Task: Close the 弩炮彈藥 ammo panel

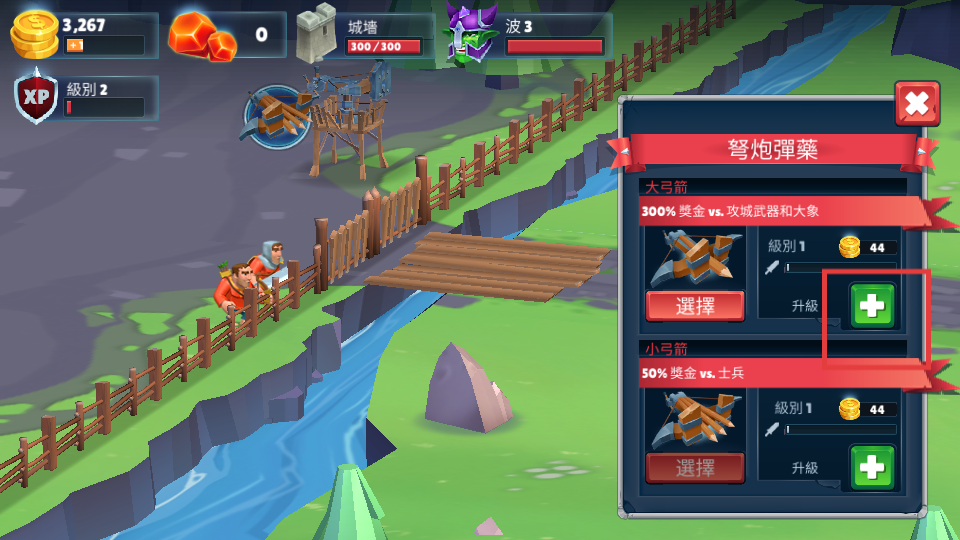Action: coord(916,103)
